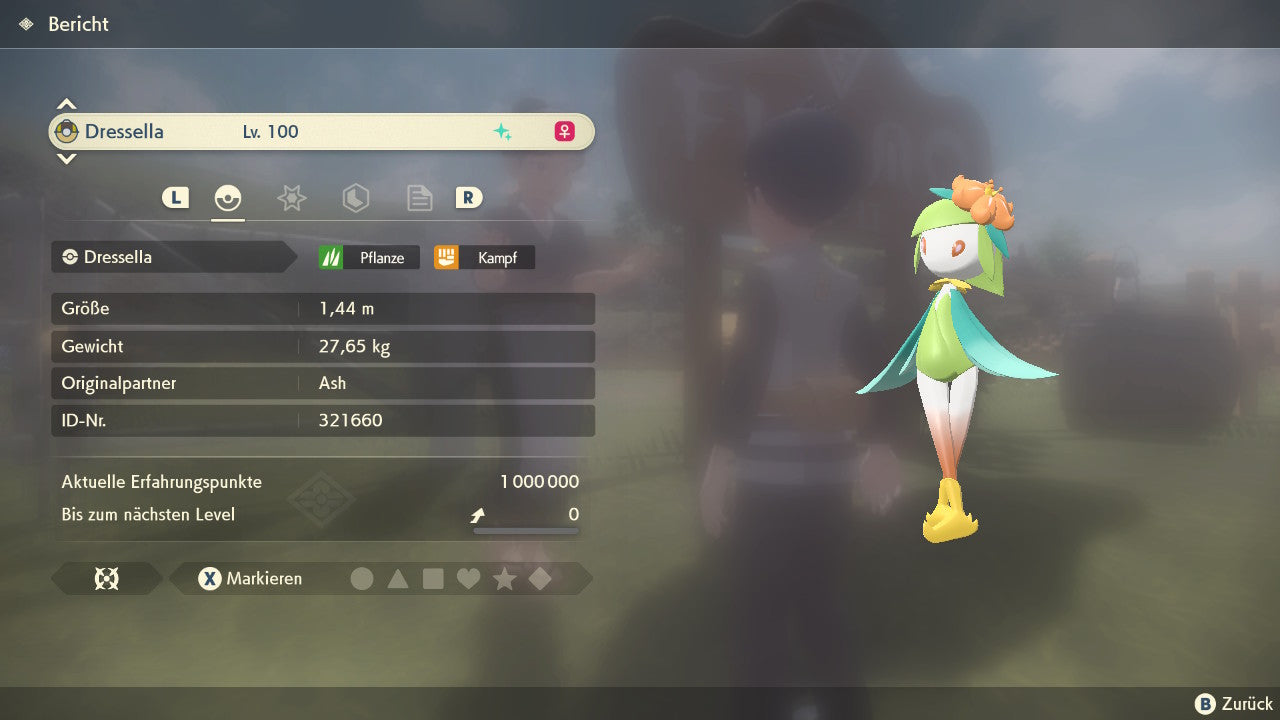This screenshot has height=720, width=1280.
Task: Toggle the circle marking
Action: click(x=362, y=578)
